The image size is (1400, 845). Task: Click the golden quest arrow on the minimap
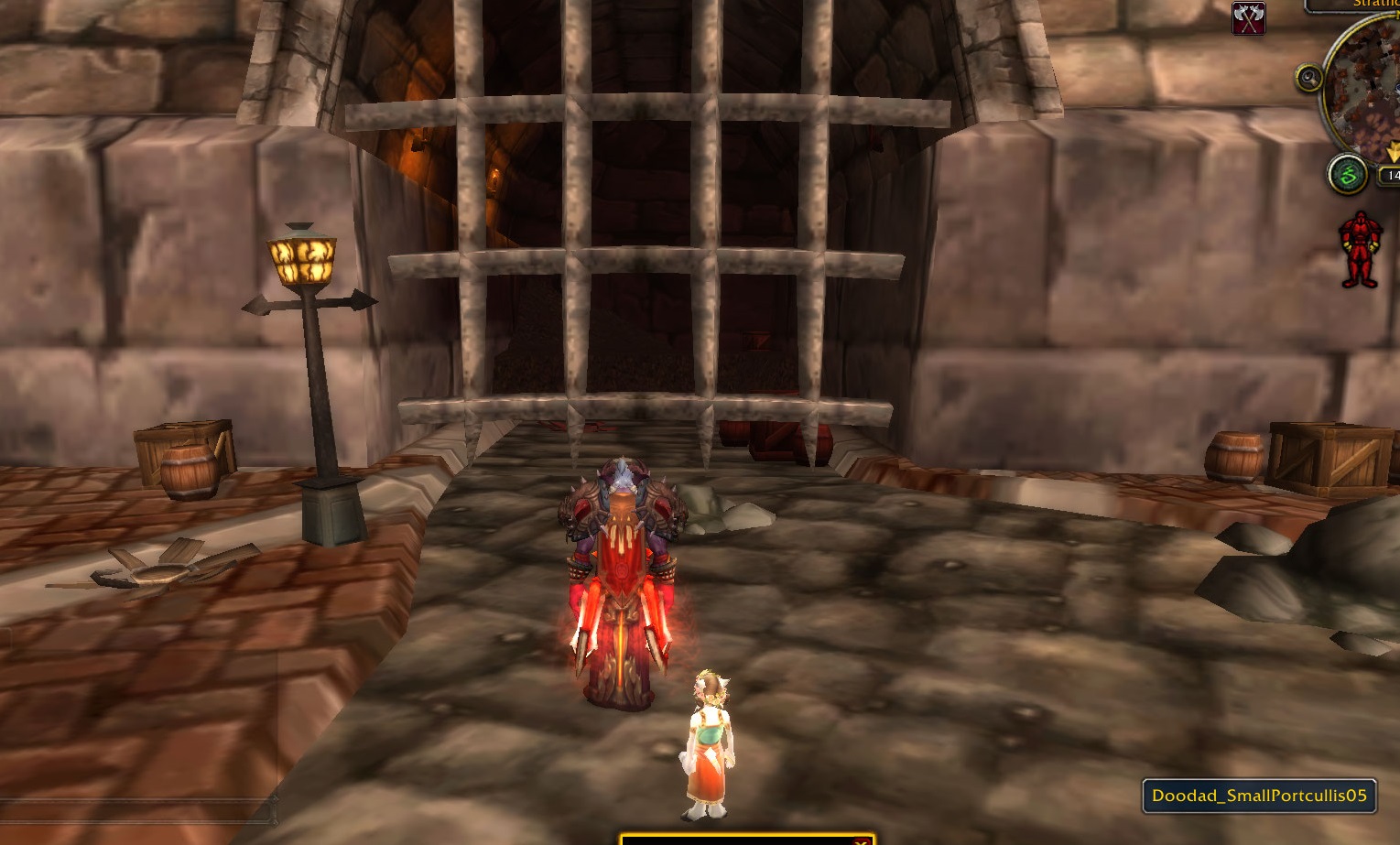1393,152
